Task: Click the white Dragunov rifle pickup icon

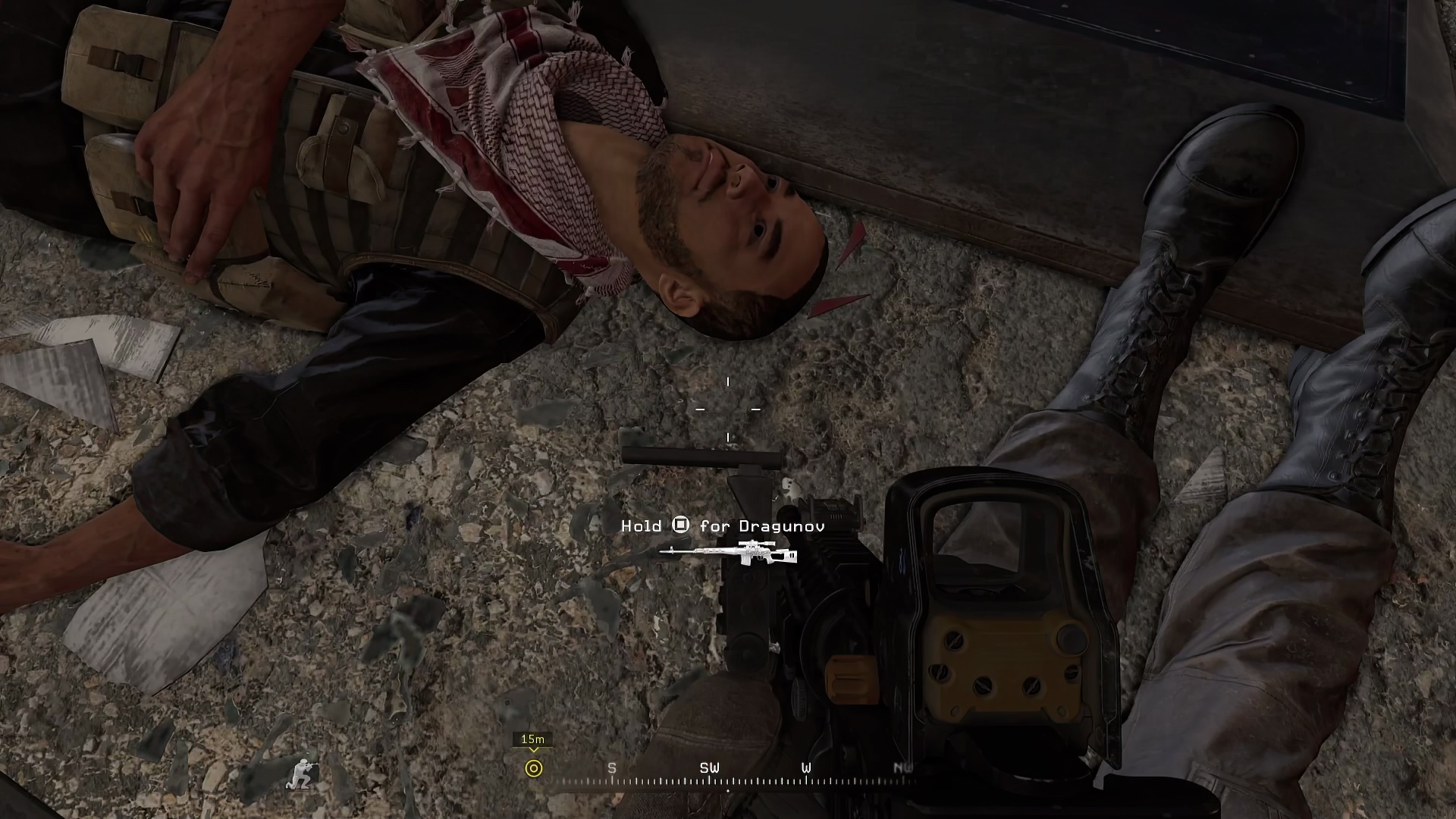Action: [728, 553]
